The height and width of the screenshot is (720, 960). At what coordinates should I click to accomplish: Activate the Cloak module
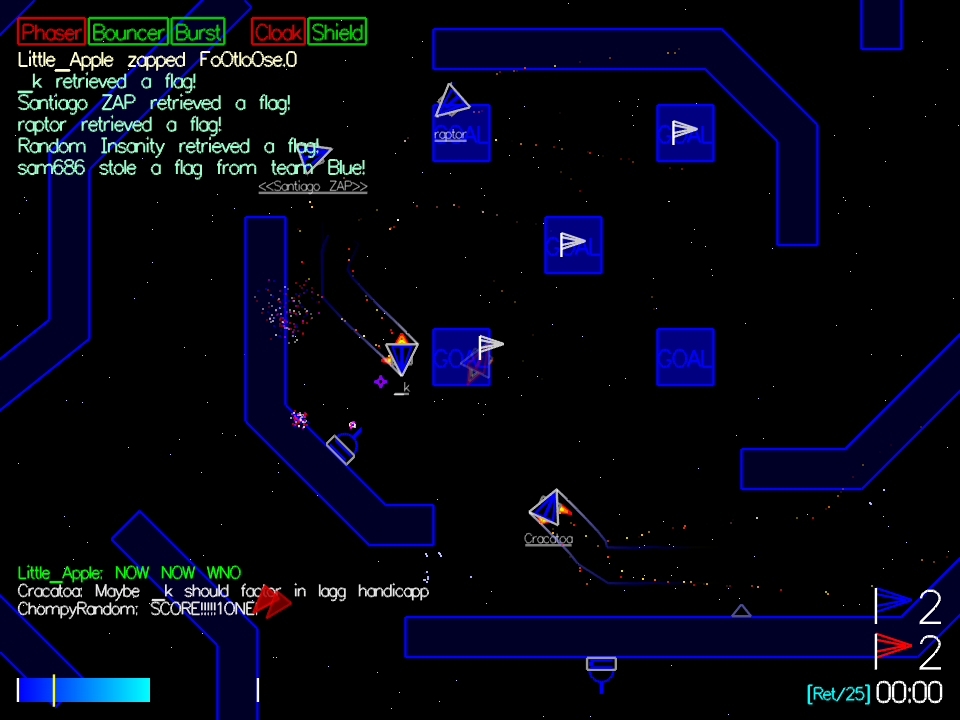pyautogui.click(x=278, y=32)
